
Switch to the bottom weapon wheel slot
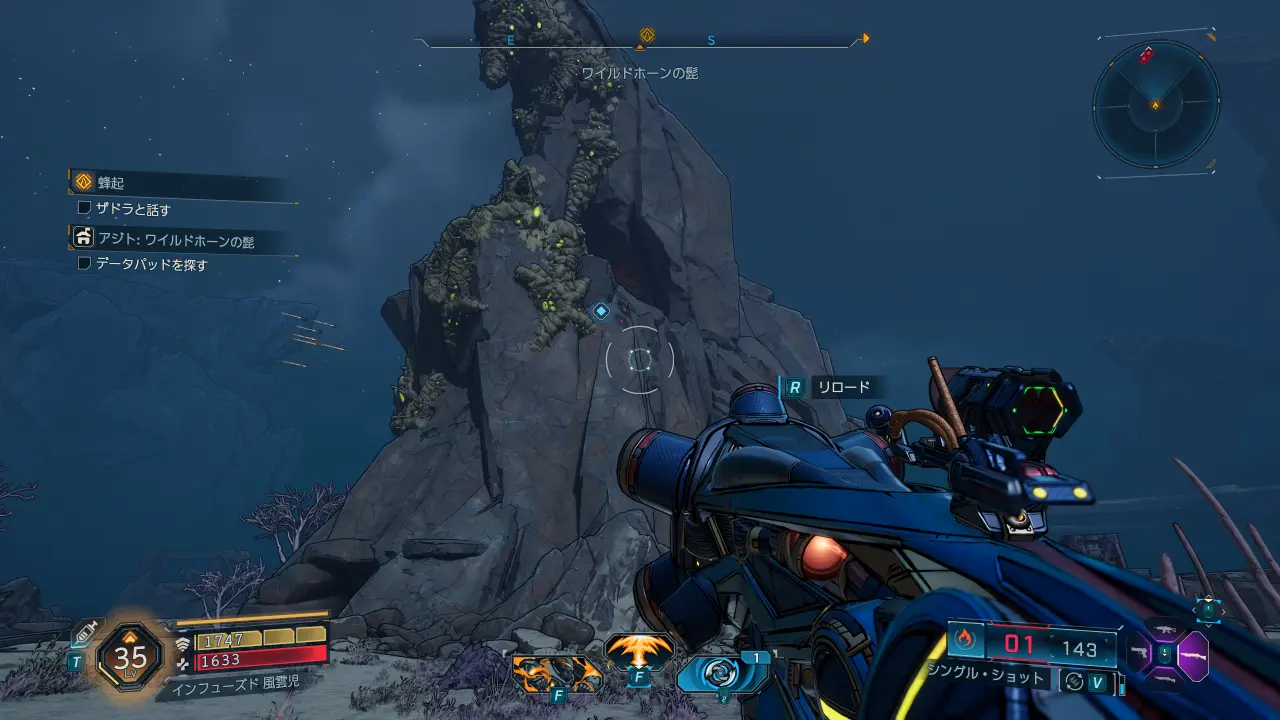[1165, 682]
